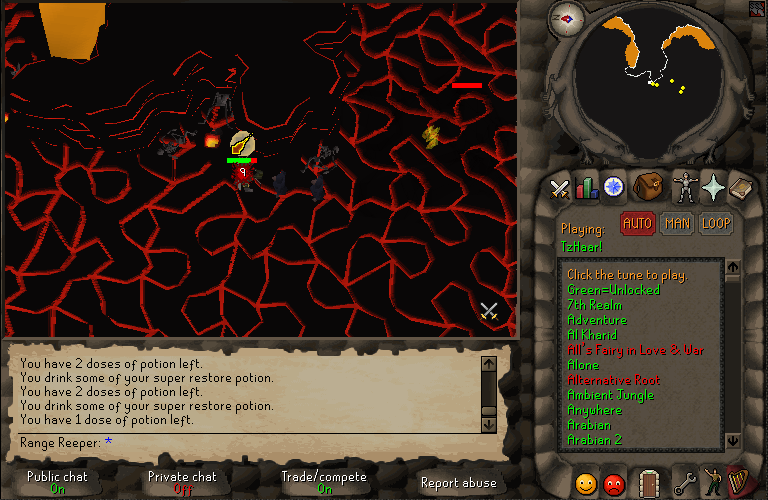This screenshot has height=500, width=768.
Task: Set music mode to MAN
Action: pyautogui.click(x=676, y=224)
